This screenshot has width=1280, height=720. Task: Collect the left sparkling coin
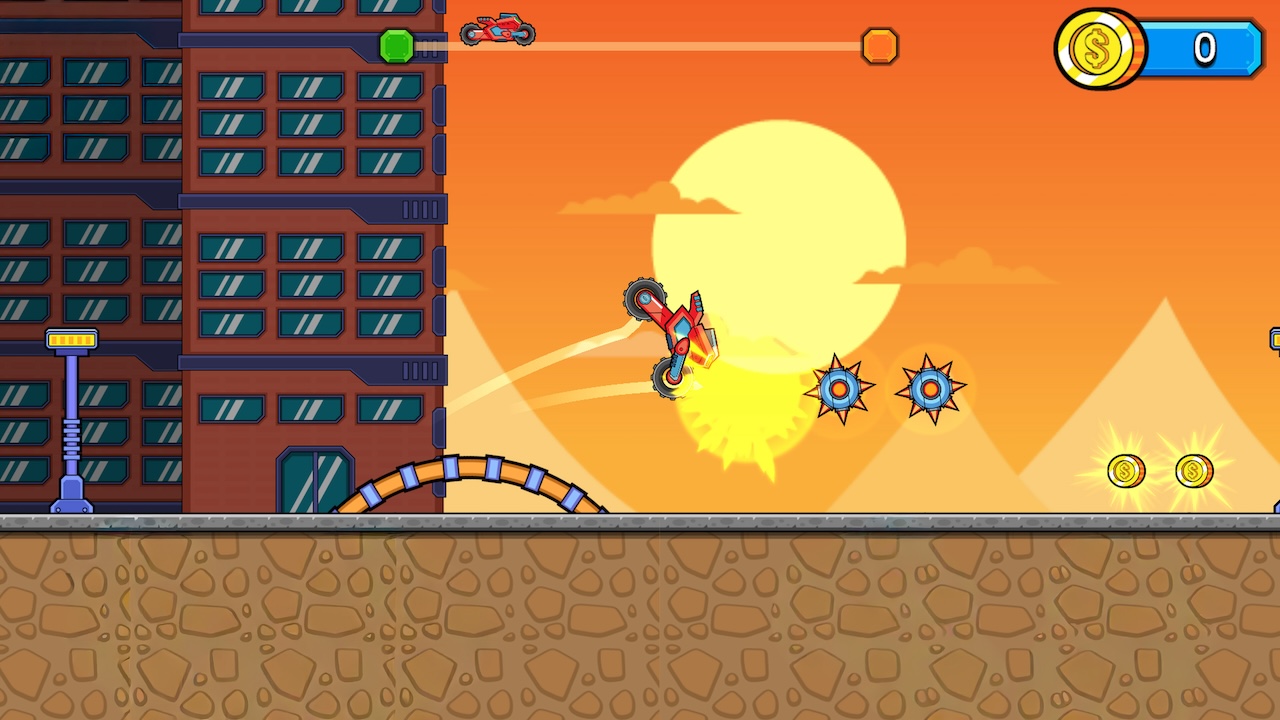tap(1126, 471)
